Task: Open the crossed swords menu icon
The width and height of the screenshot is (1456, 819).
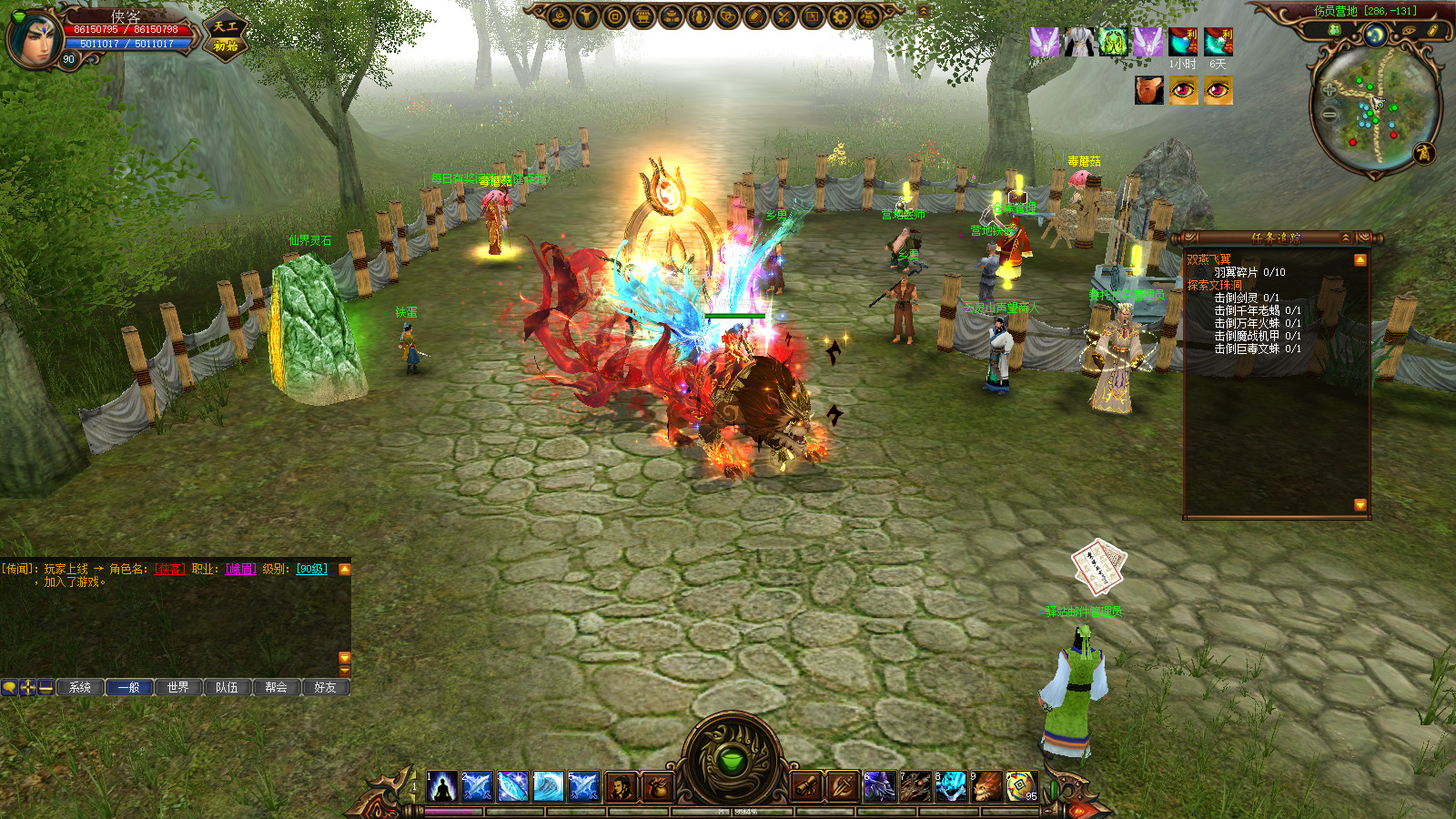Action: tap(784, 16)
